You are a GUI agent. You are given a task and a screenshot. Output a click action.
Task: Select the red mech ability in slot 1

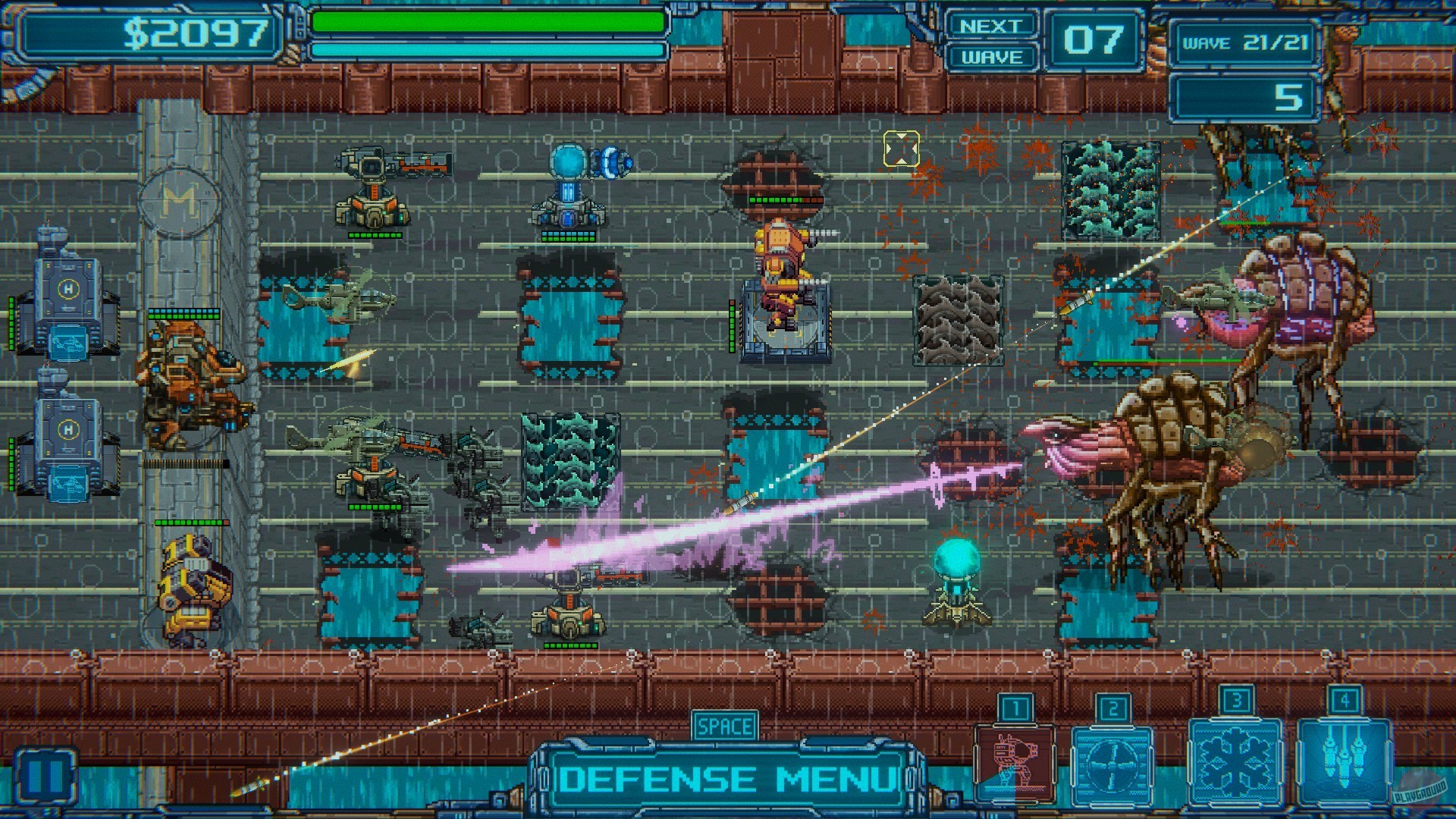(1014, 762)
